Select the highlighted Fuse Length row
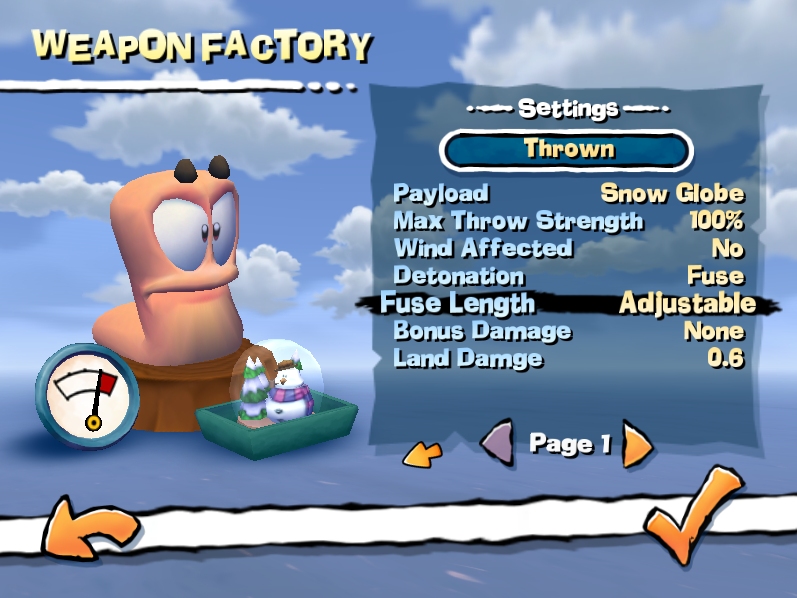797x598 pixels. [568, 303]
